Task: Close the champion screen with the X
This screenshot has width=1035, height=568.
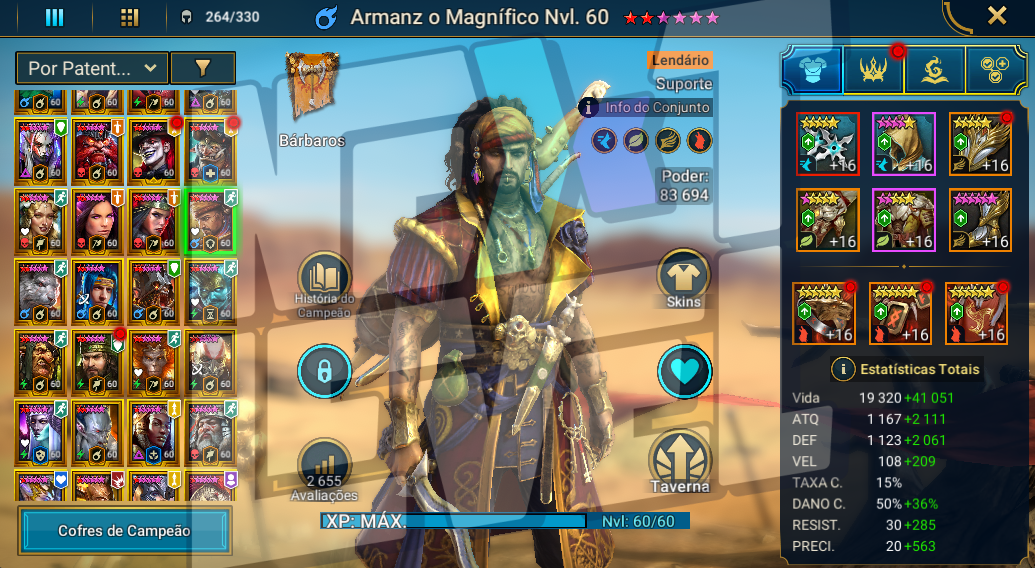Action: click(997, 15)
